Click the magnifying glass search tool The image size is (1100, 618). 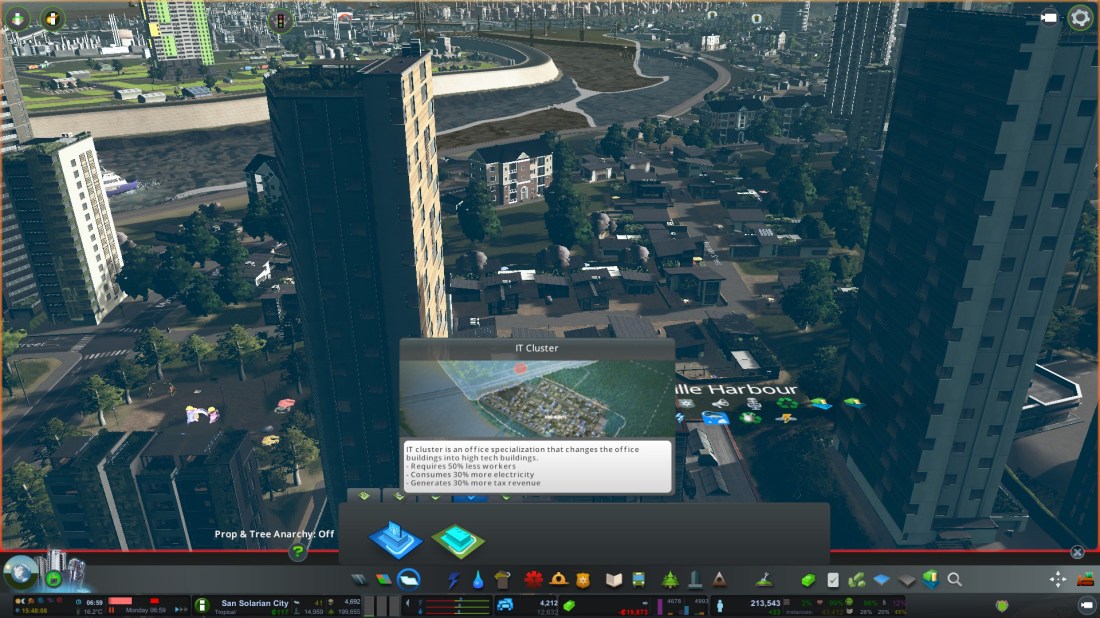[x=955, y=579]
